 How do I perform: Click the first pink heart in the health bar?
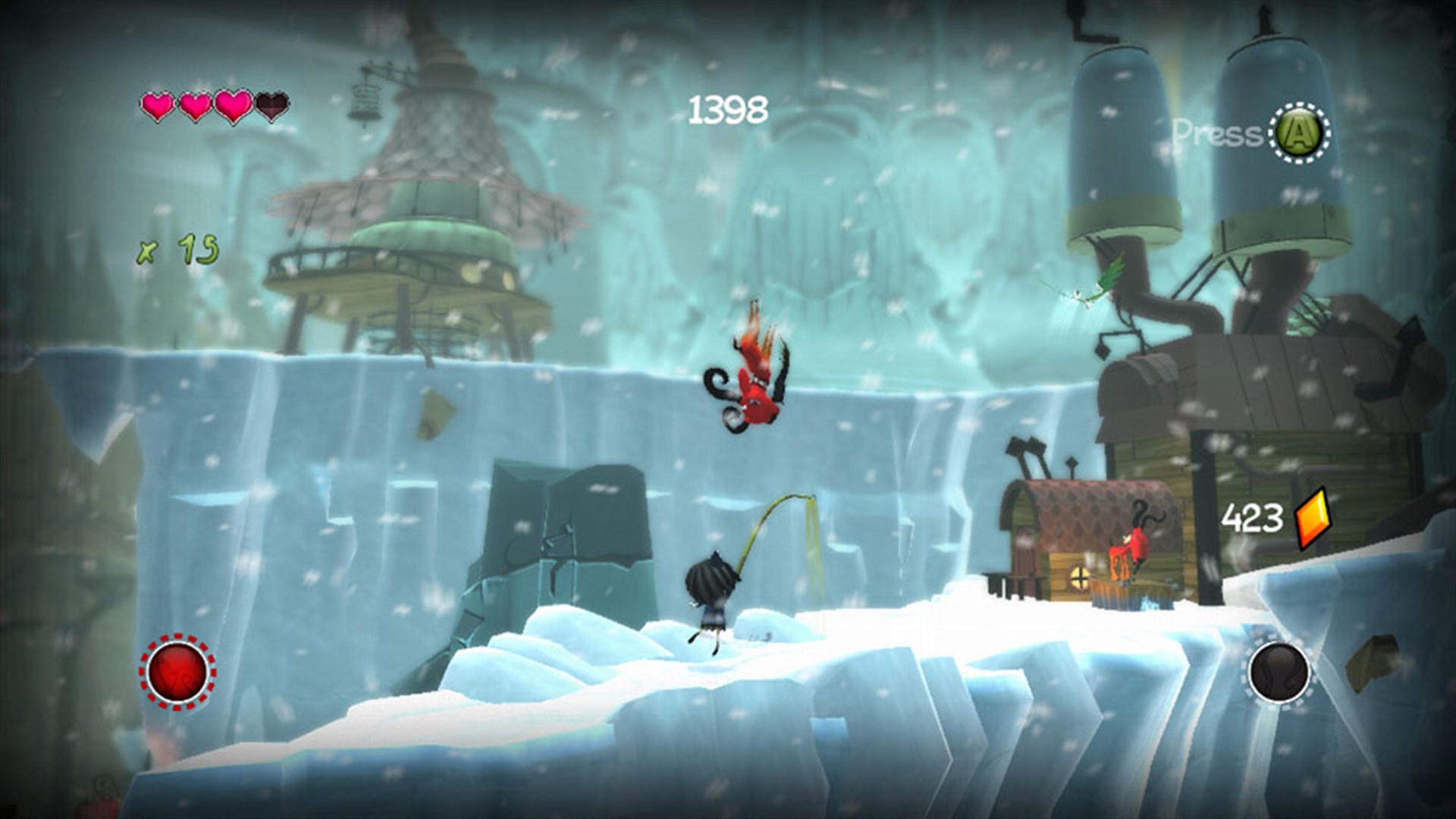(x=158, y=106)
